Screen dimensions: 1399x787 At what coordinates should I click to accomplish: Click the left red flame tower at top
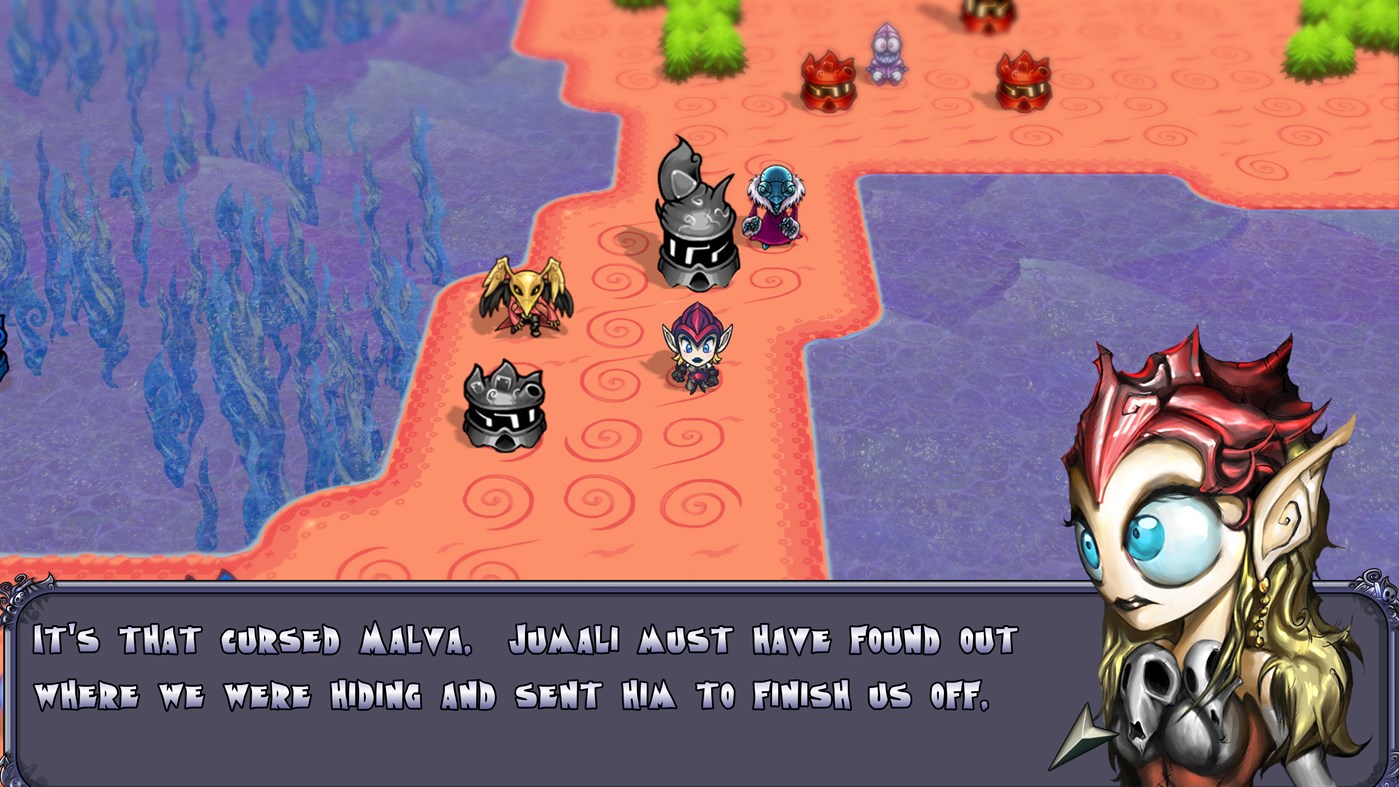tap(827, 80)
